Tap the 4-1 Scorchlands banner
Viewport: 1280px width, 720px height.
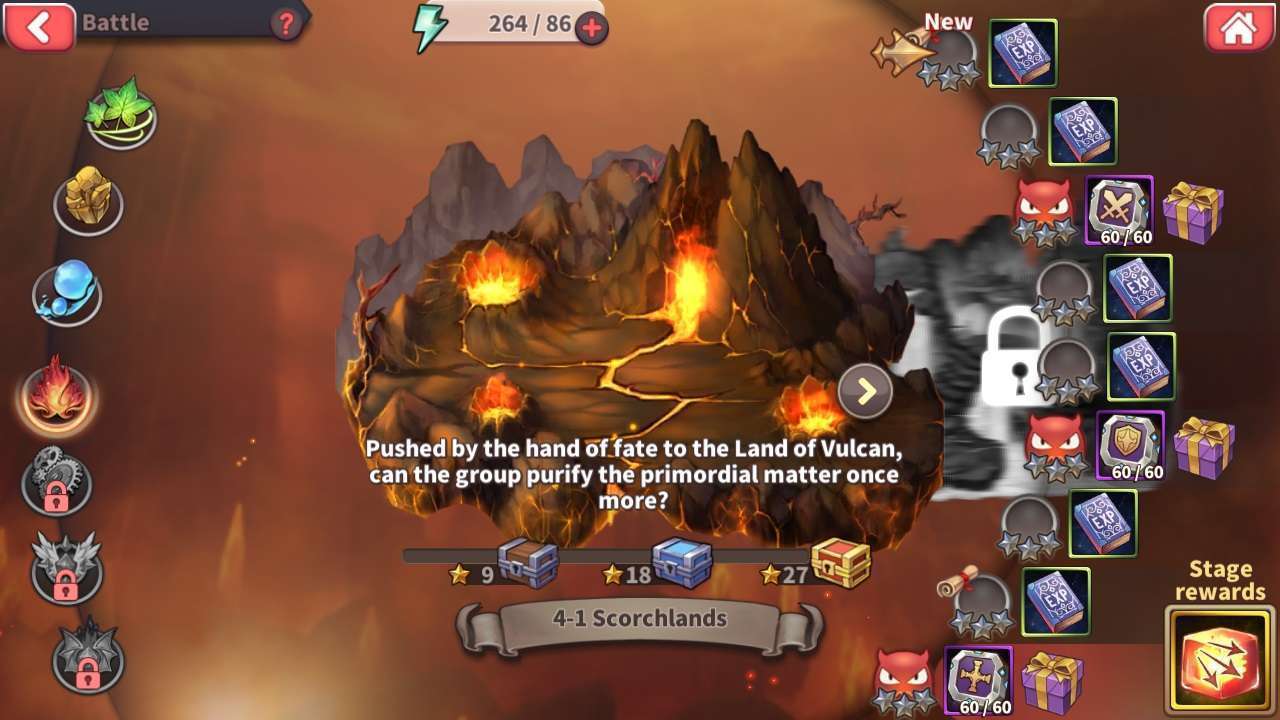639,619
